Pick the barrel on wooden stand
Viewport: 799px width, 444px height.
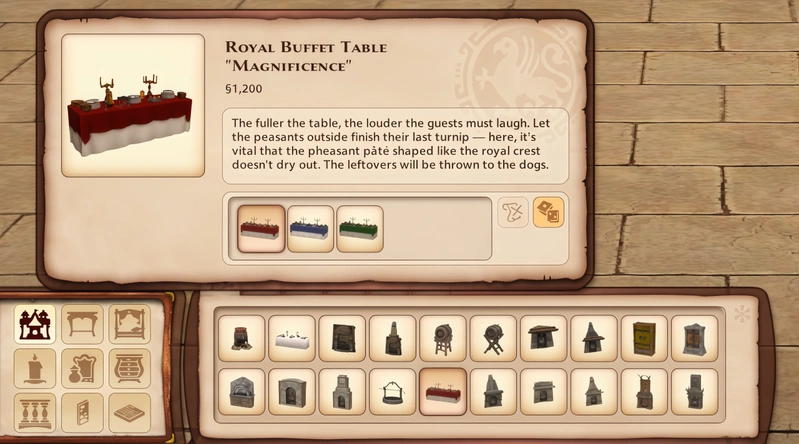click(x=442, y=339)
